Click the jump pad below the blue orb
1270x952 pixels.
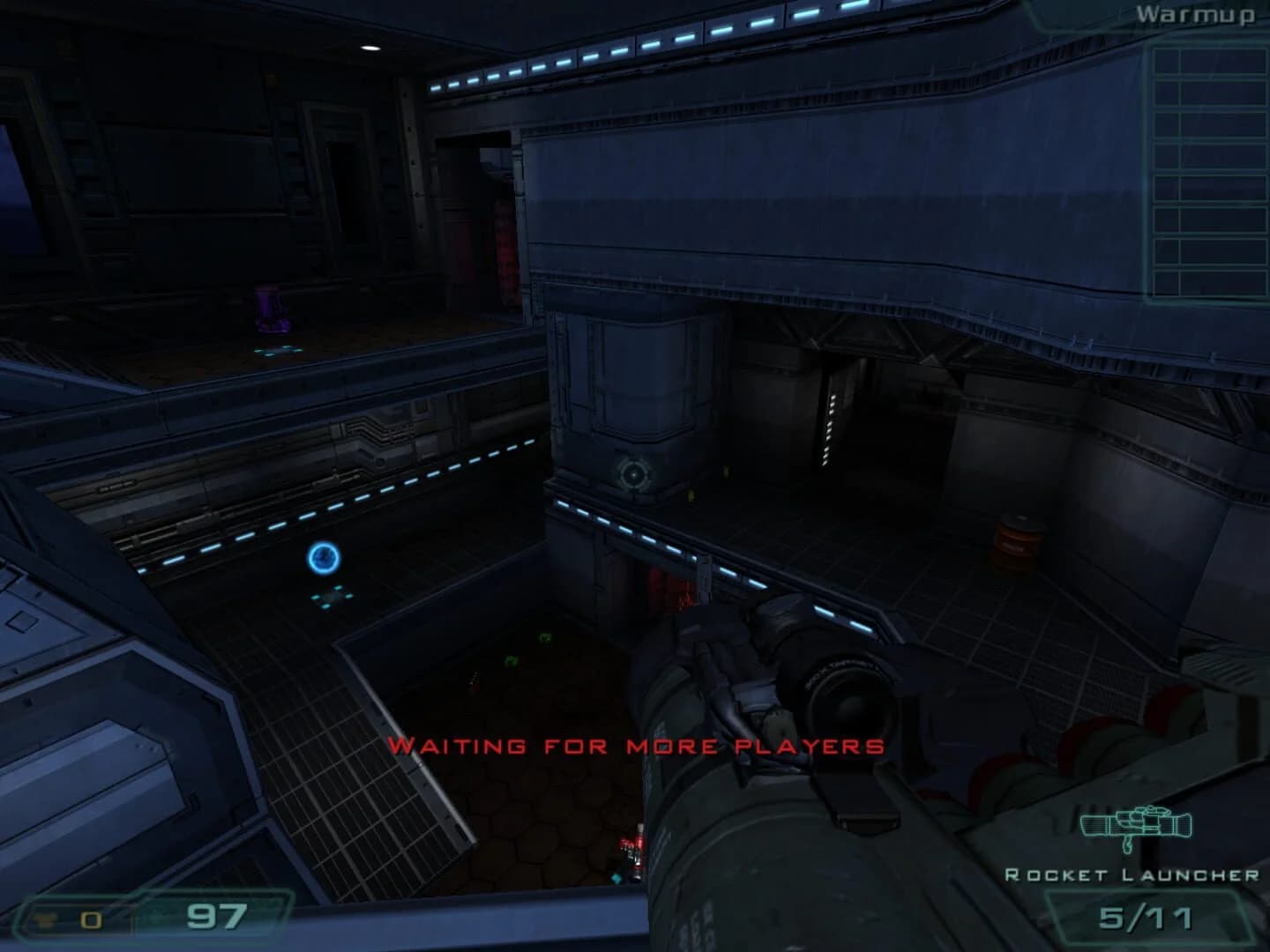(332, 595)
